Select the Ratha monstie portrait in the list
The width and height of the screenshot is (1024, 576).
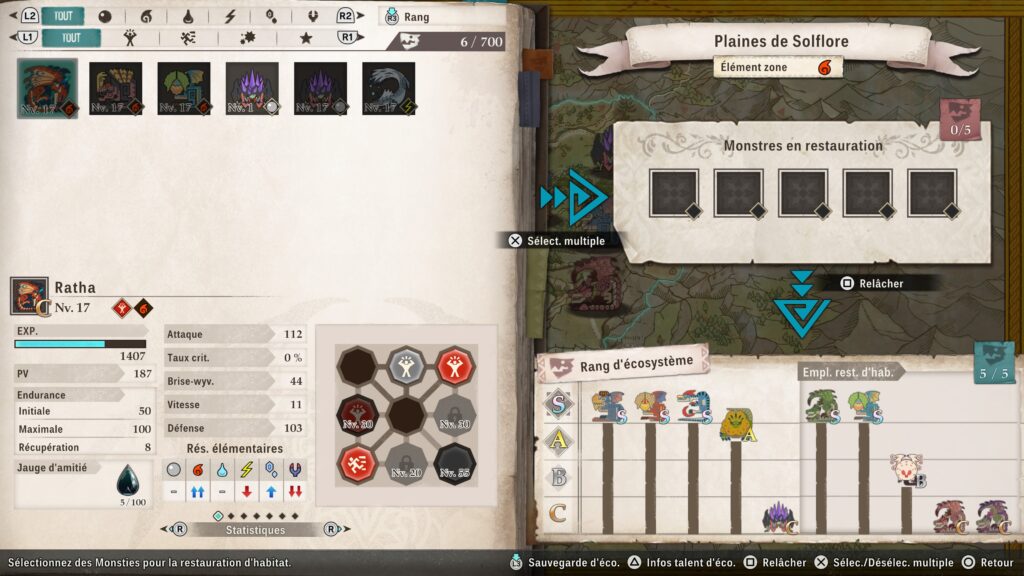pyautogui.click(x=47, y=88)
